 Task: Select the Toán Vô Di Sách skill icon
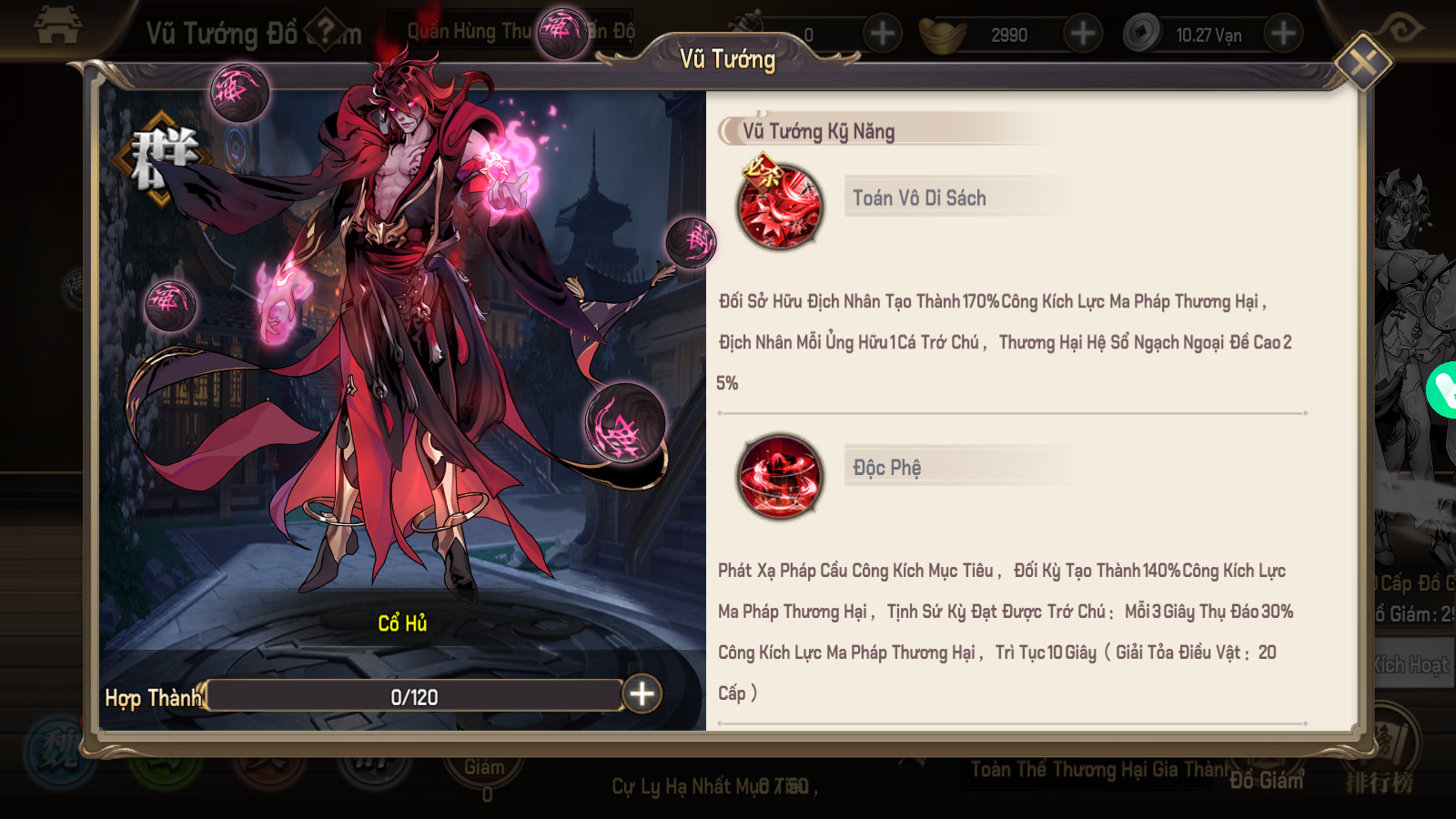(780, 207)
